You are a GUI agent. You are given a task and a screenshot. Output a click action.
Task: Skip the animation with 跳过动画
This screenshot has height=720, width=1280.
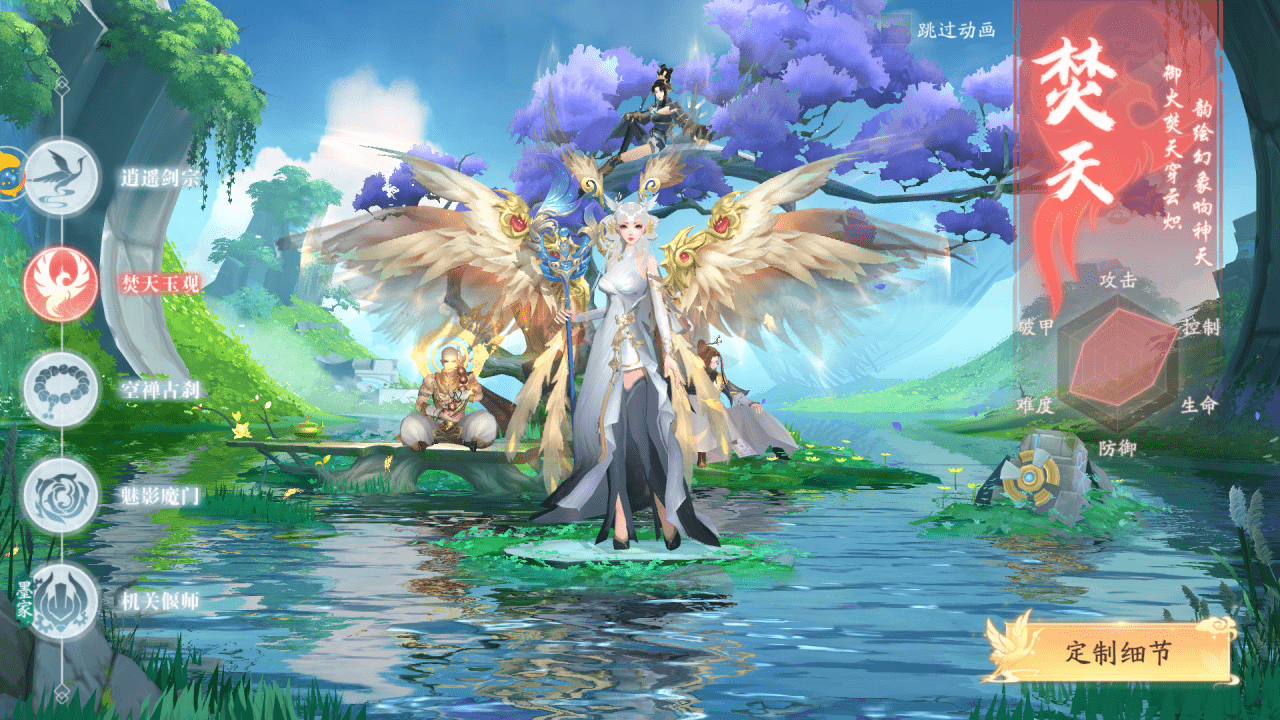(x=956, y=30)
